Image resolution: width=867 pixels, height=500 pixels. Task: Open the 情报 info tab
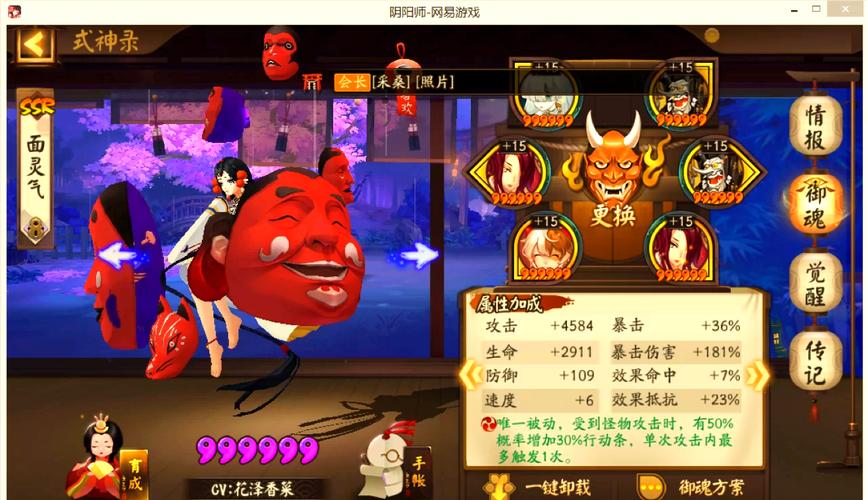pyautogui.click(x=815, y=127)
